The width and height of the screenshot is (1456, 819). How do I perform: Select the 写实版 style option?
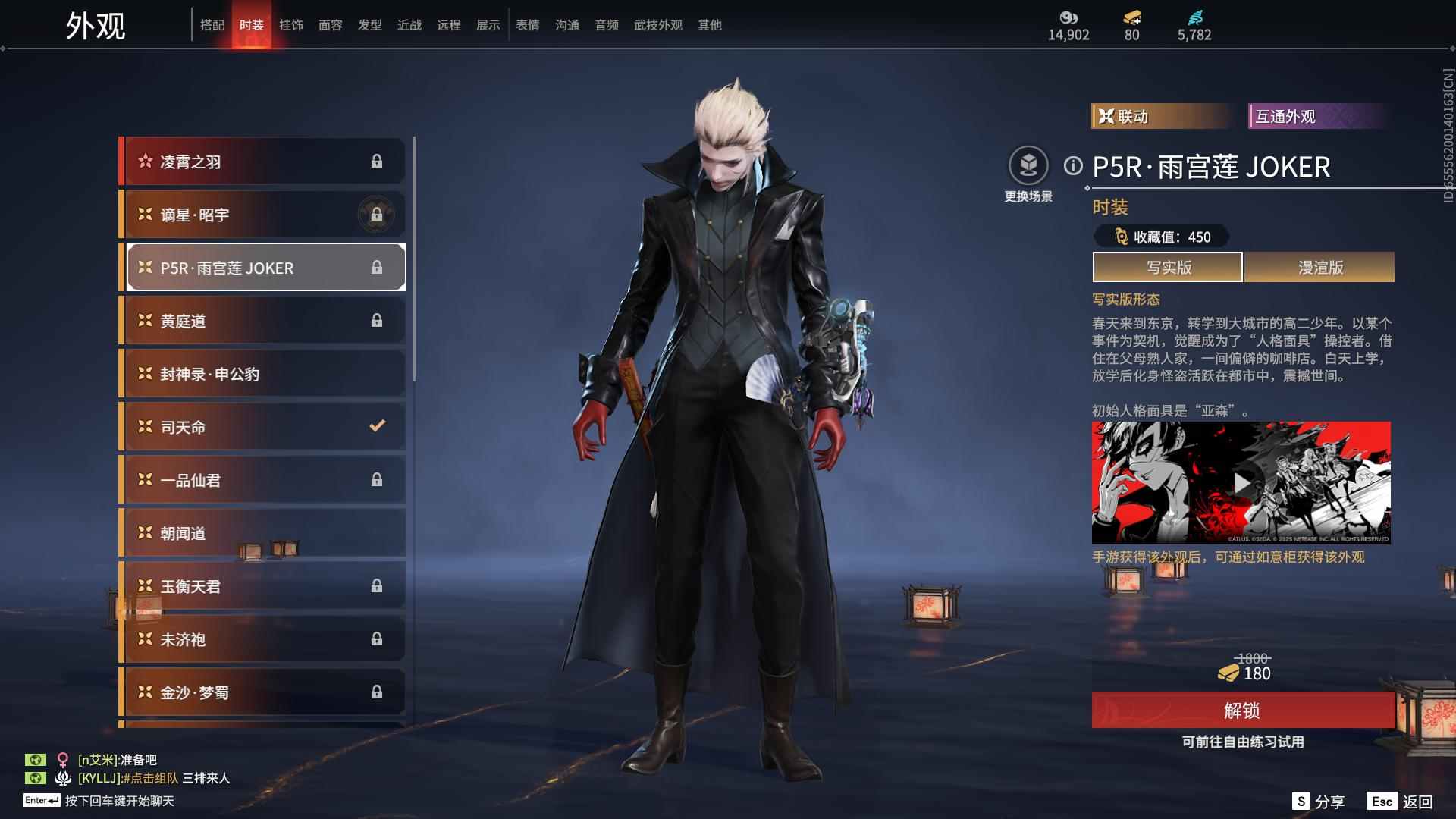1168,267
